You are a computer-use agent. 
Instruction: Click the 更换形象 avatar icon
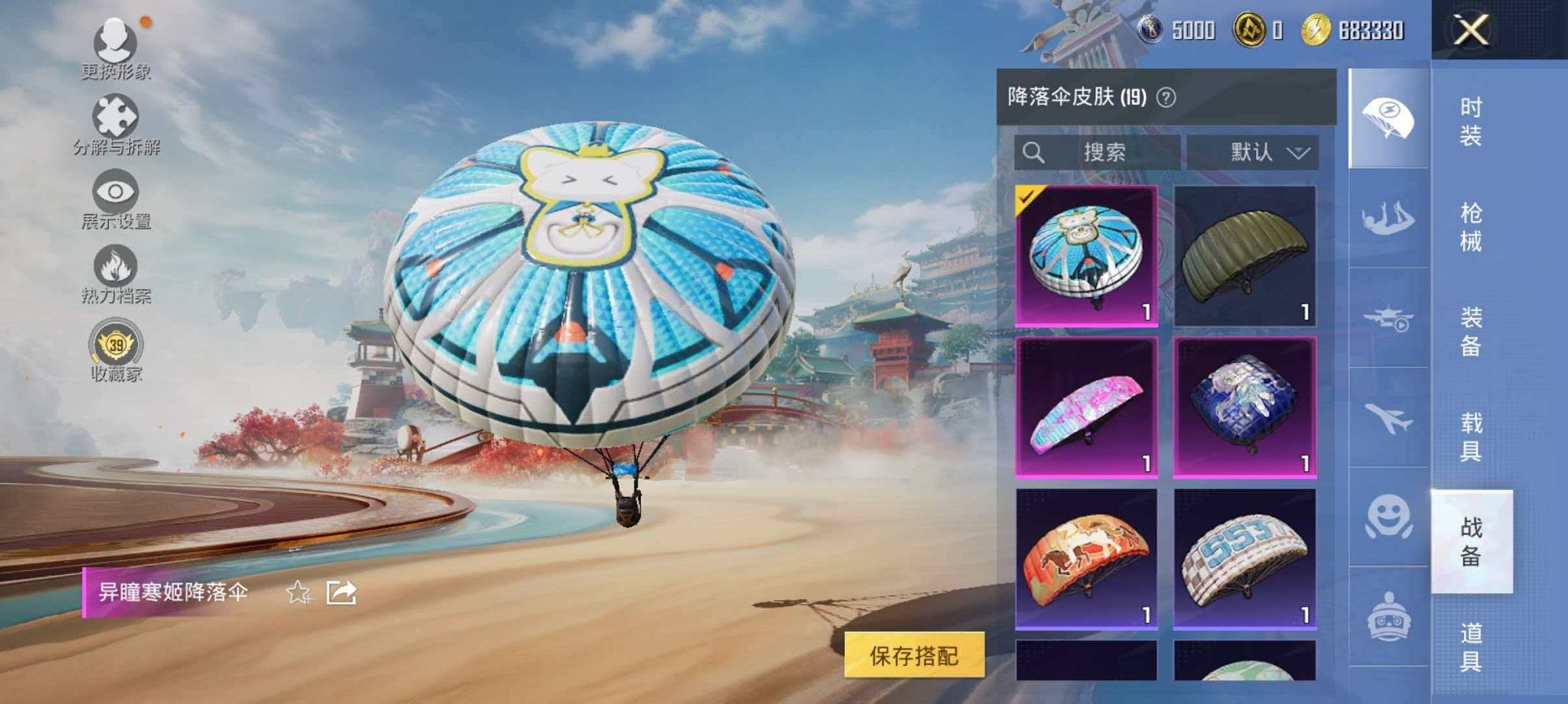click(x=113, y=42)
